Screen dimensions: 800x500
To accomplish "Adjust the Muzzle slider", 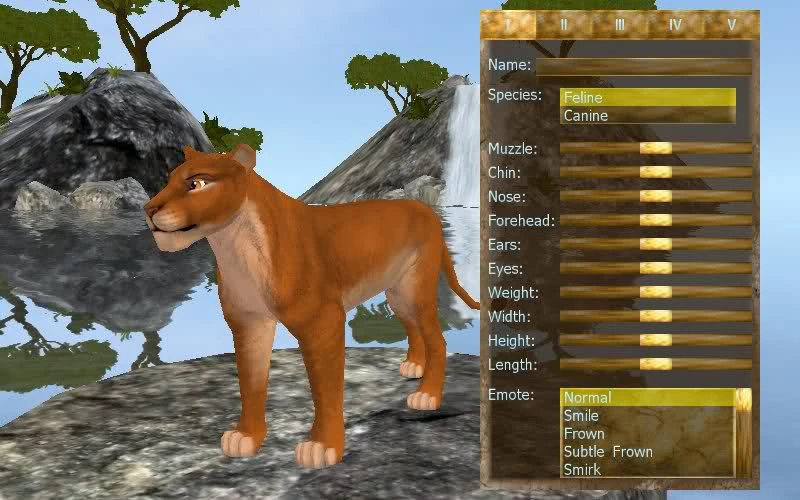I will (x=655, y=148).
